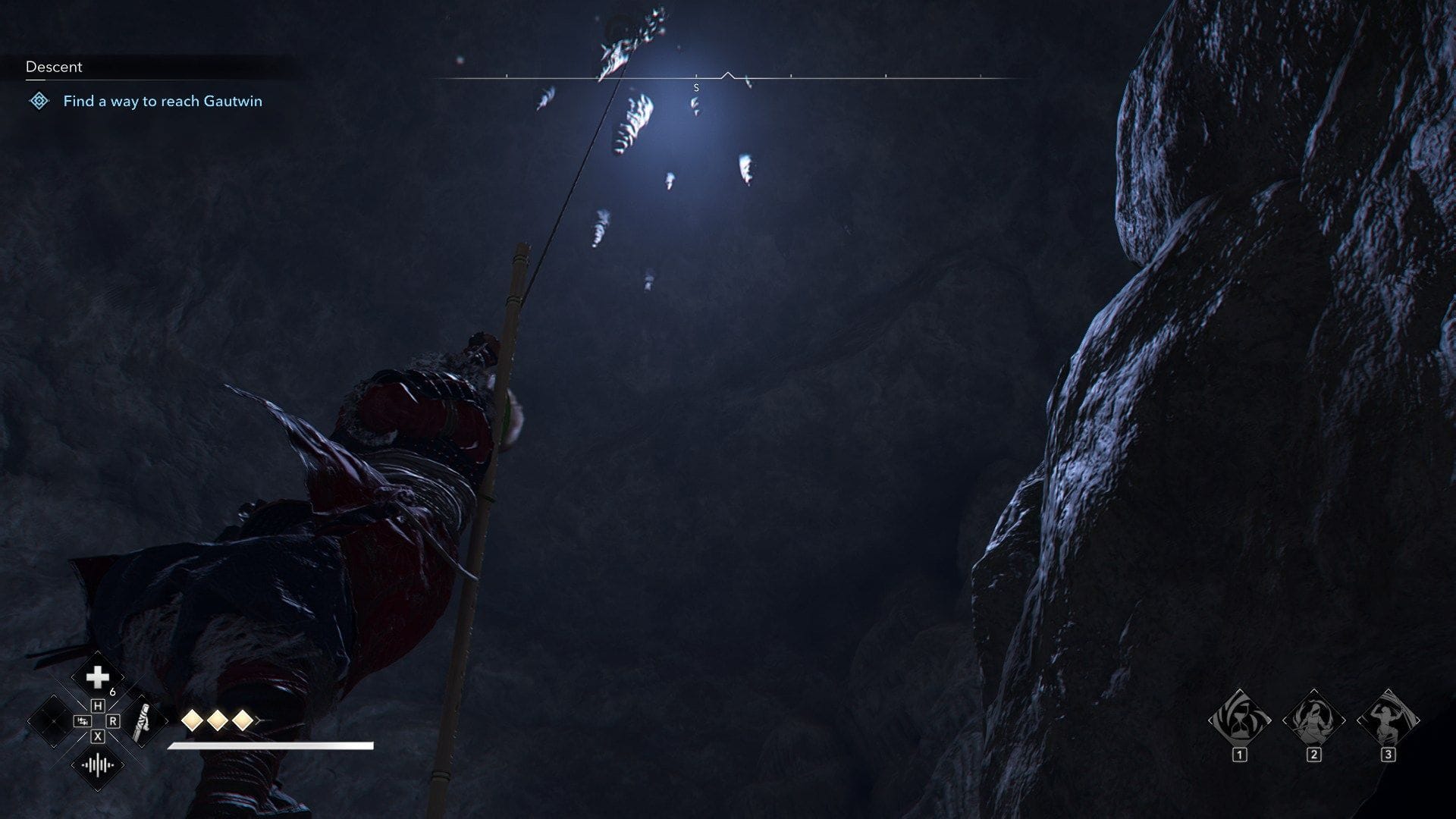Image resolution: width=1456 pixels, height=819 pixels.
Task: Expand the slot 3 ability swap chevron
Action: click(x=1417, y=719)
